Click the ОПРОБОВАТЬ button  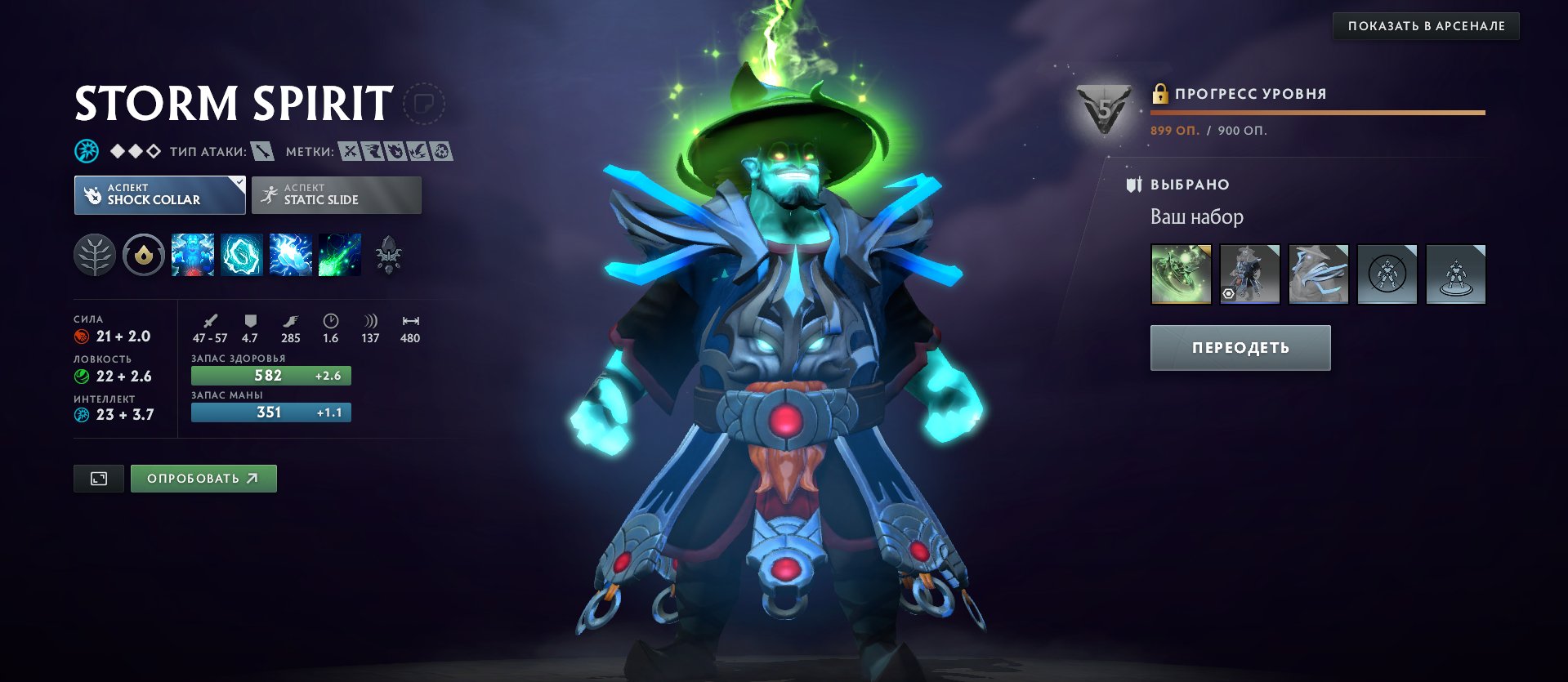coord(203,478)
